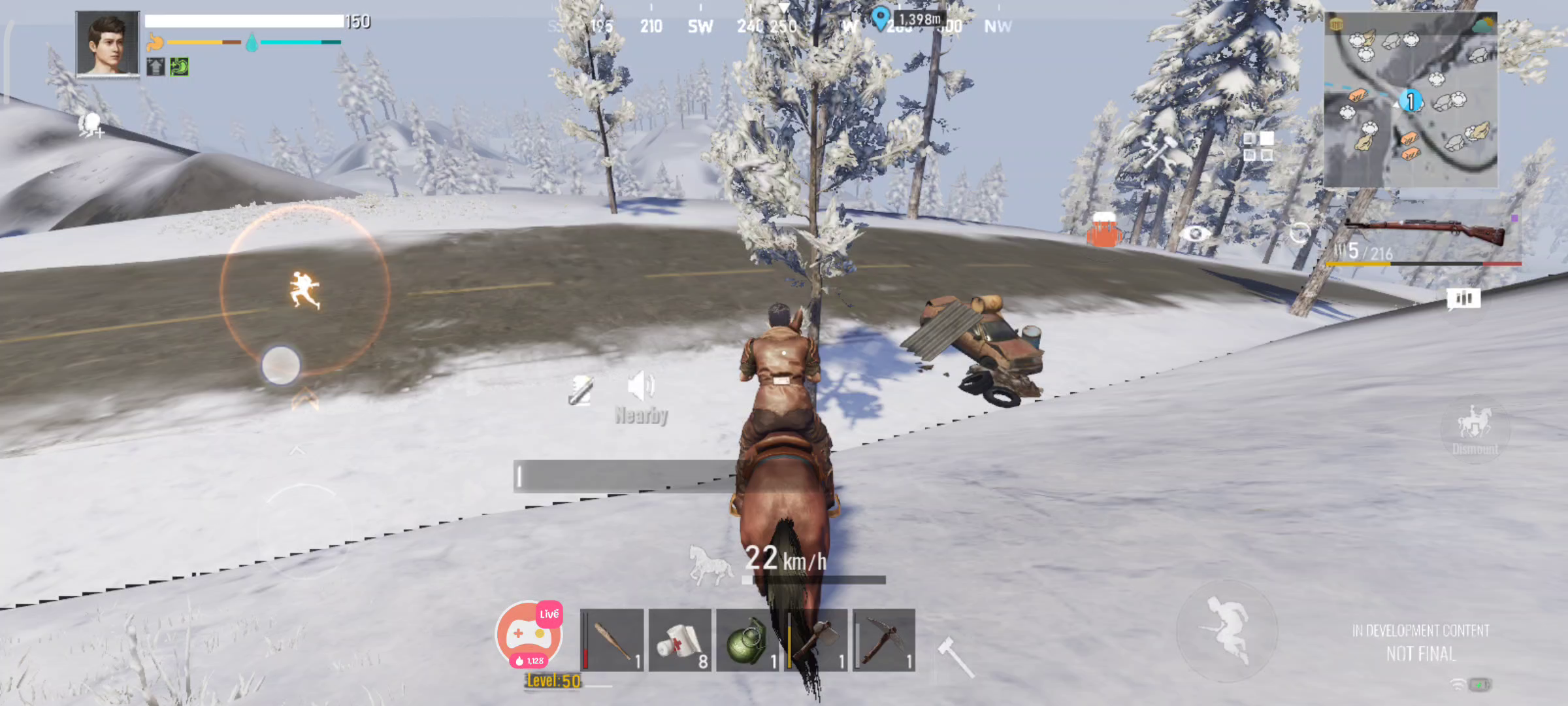
Task: Select the pickaxe quick slot
Action: click(882, 644)
